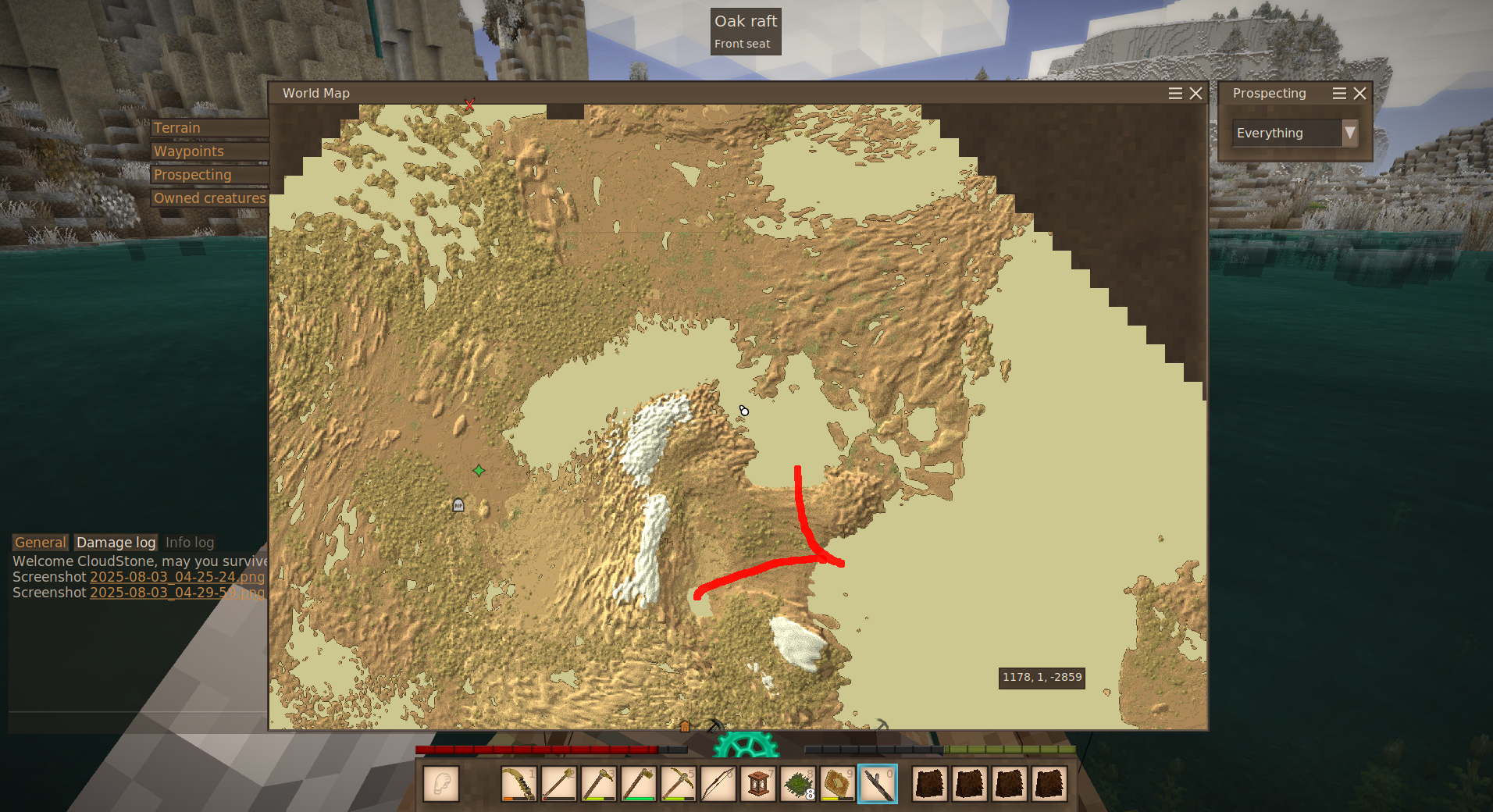Open the Prospecting panel hamburger menu
1493x812 pixels.
(x=1339, y=94)
